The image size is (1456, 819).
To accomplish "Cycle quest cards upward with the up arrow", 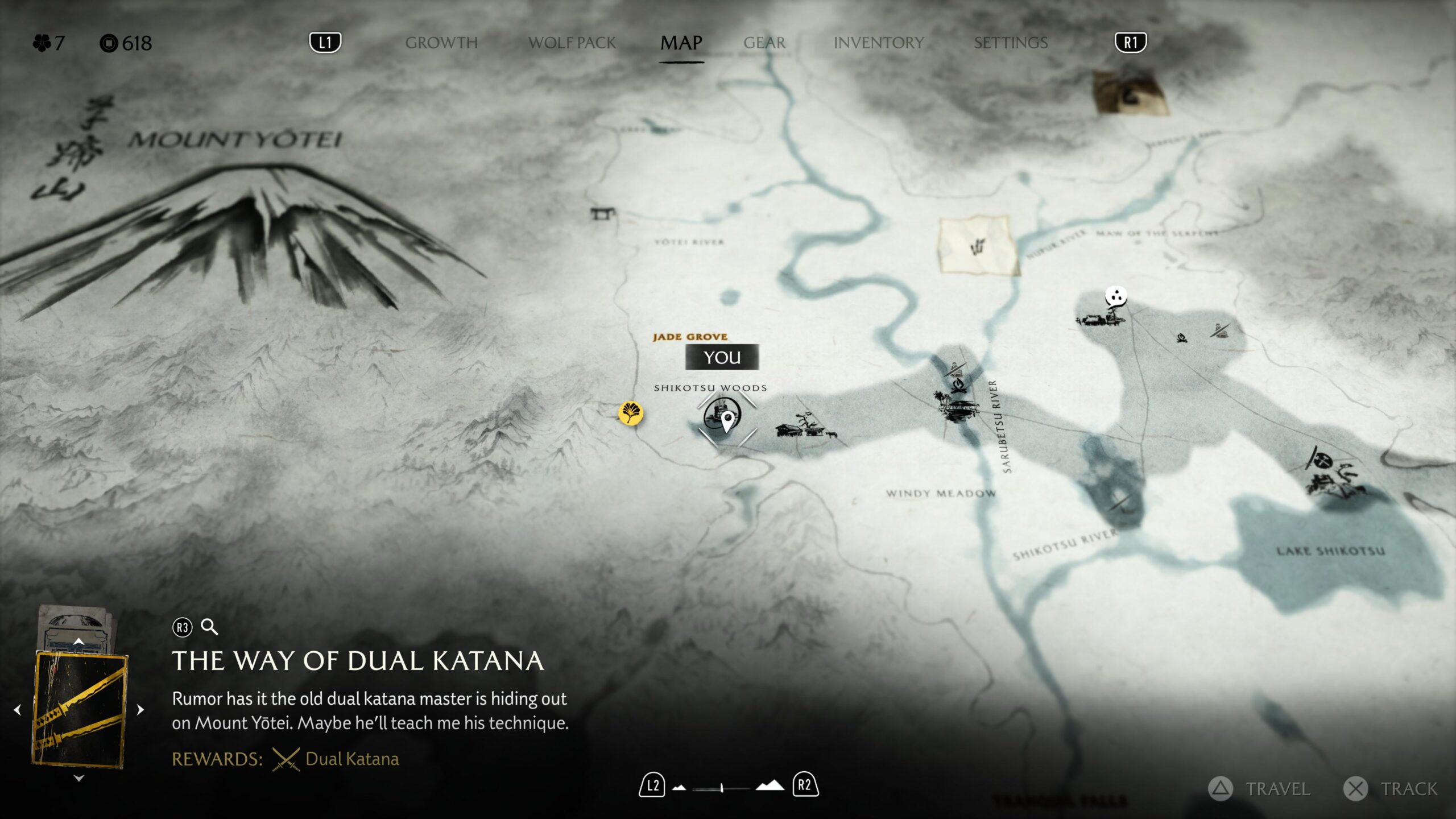I will (x=79, y=642).
